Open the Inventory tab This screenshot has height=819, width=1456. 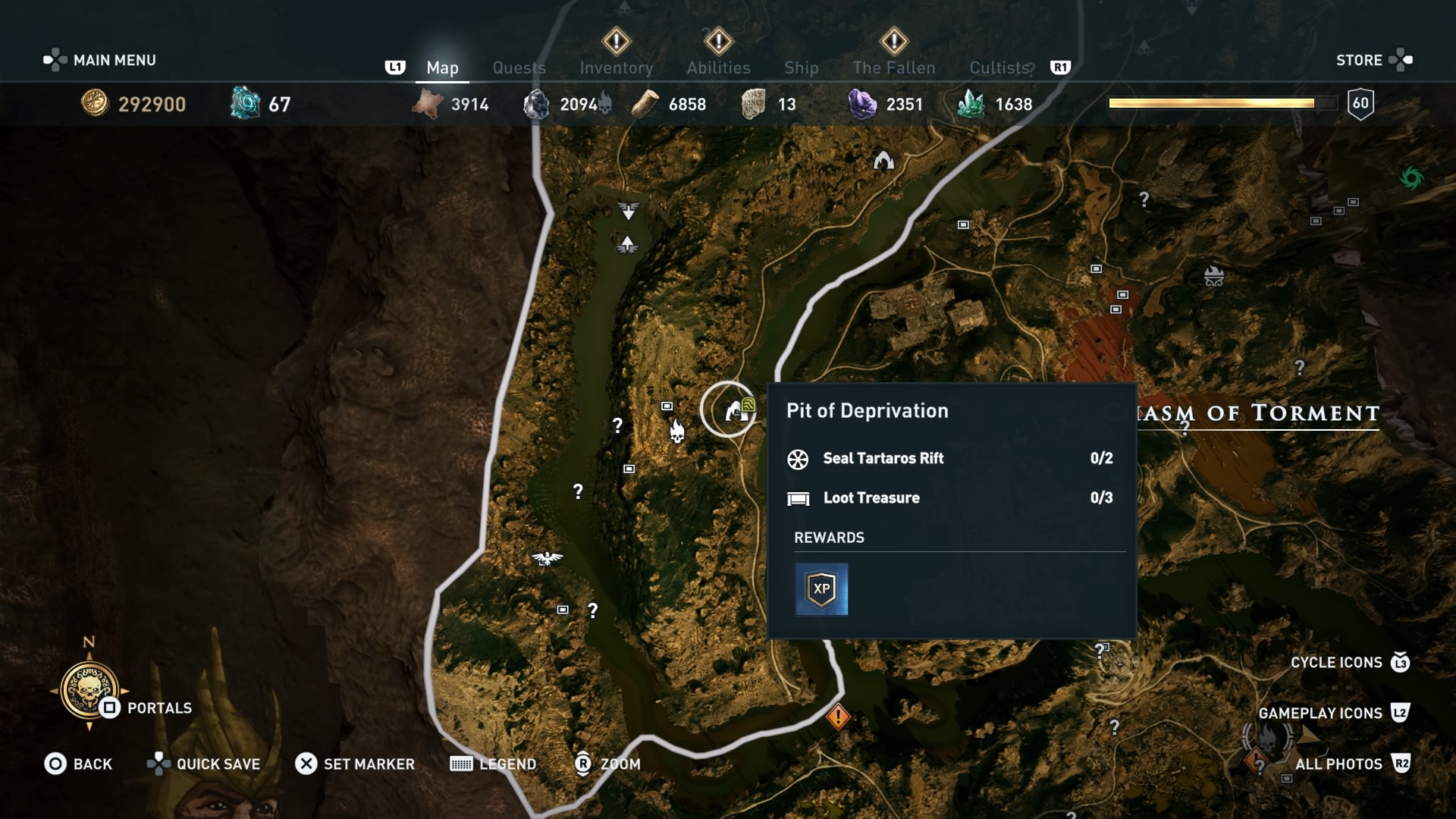click(x=617, y=67)
